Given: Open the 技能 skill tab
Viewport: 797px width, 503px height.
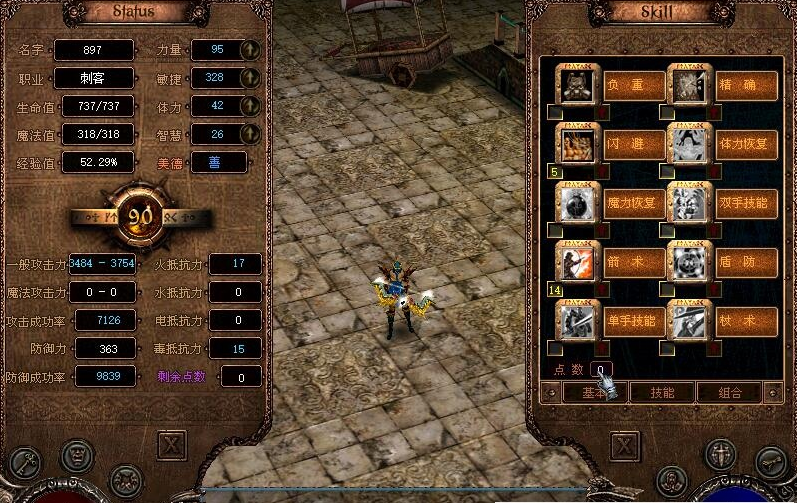Looking at the screenshot, I should click(x=660, y=392).
